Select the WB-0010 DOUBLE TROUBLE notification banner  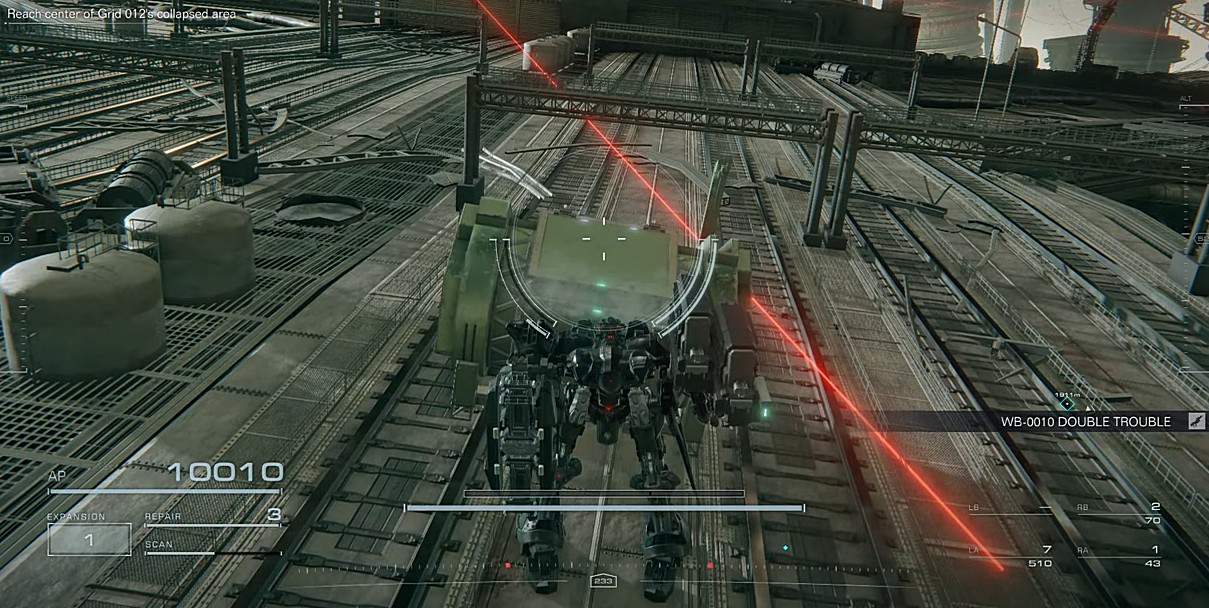click(1085, 422)
